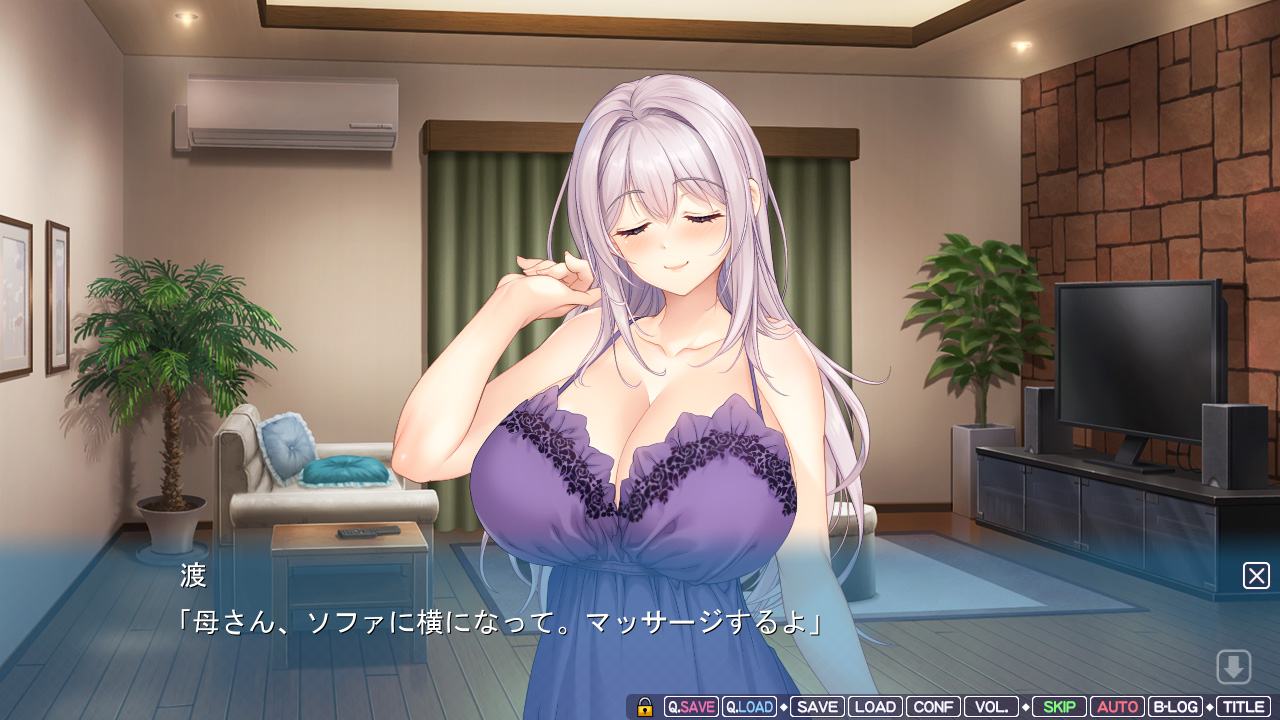Open the VOL. volume settings
The width and height of the screenshot is (1280, 720).
[991, 707]
